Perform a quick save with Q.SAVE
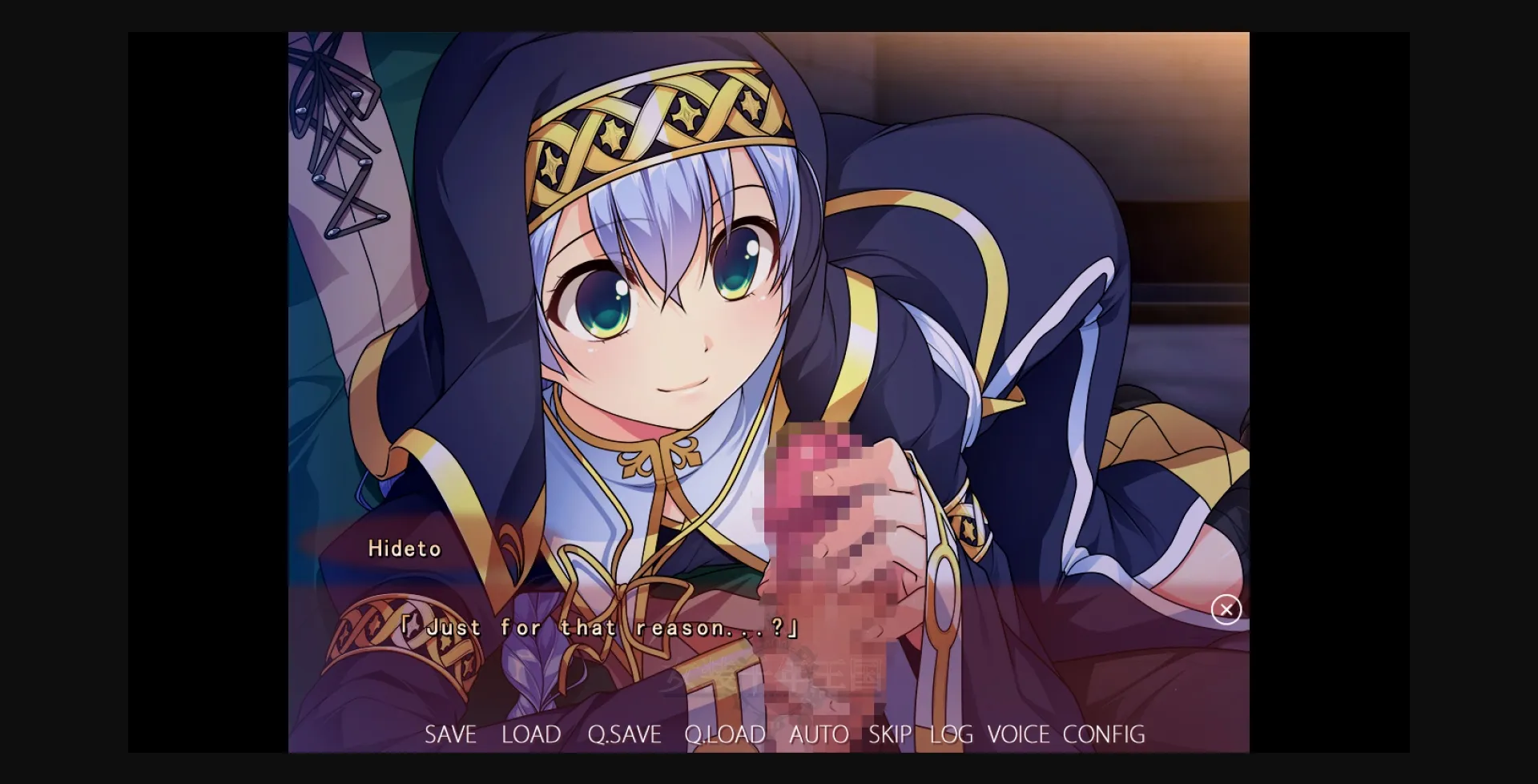This screenshot has height=784, width=1538. click(x=624, y=734)
